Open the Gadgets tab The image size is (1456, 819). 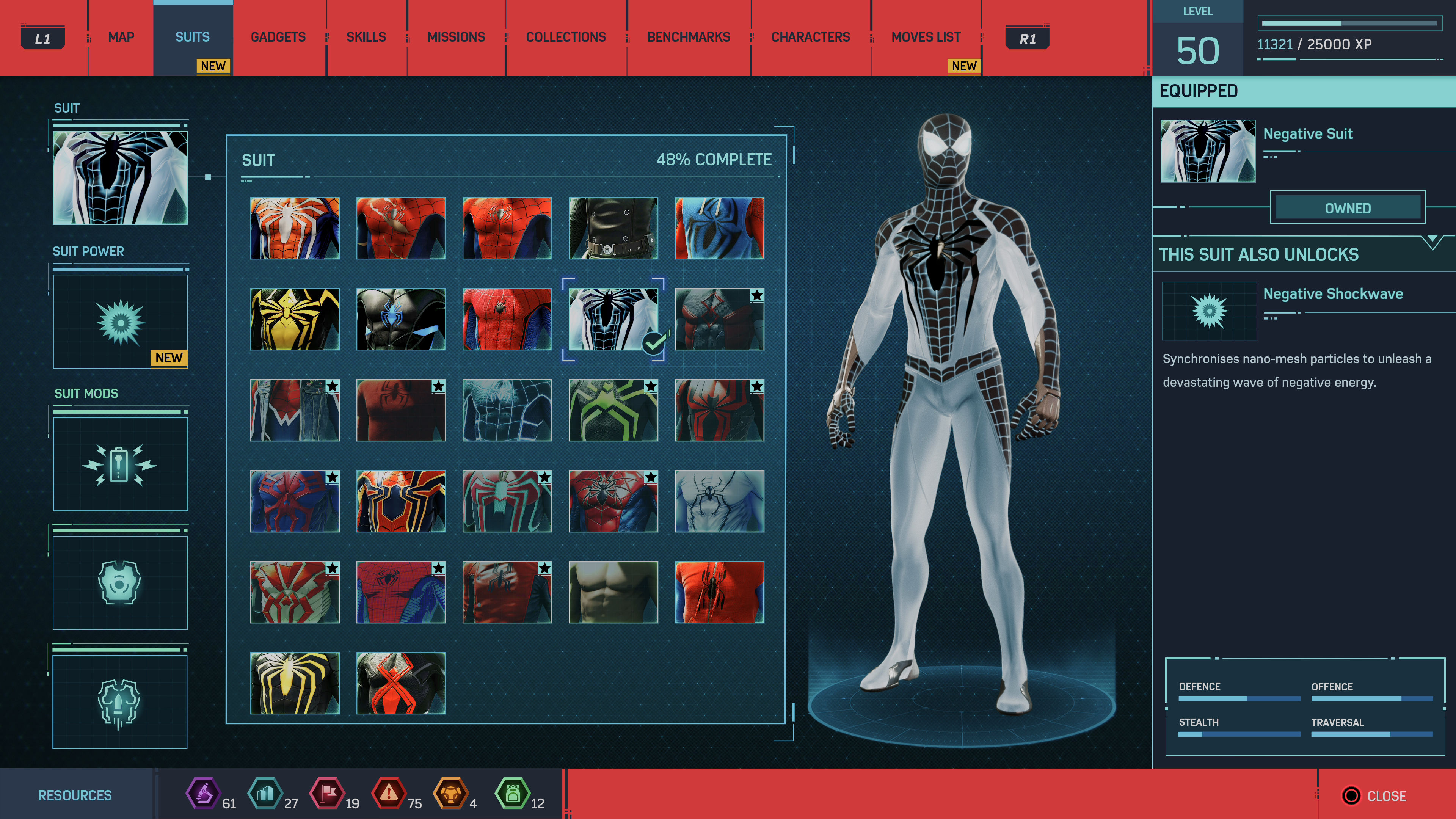278,37
